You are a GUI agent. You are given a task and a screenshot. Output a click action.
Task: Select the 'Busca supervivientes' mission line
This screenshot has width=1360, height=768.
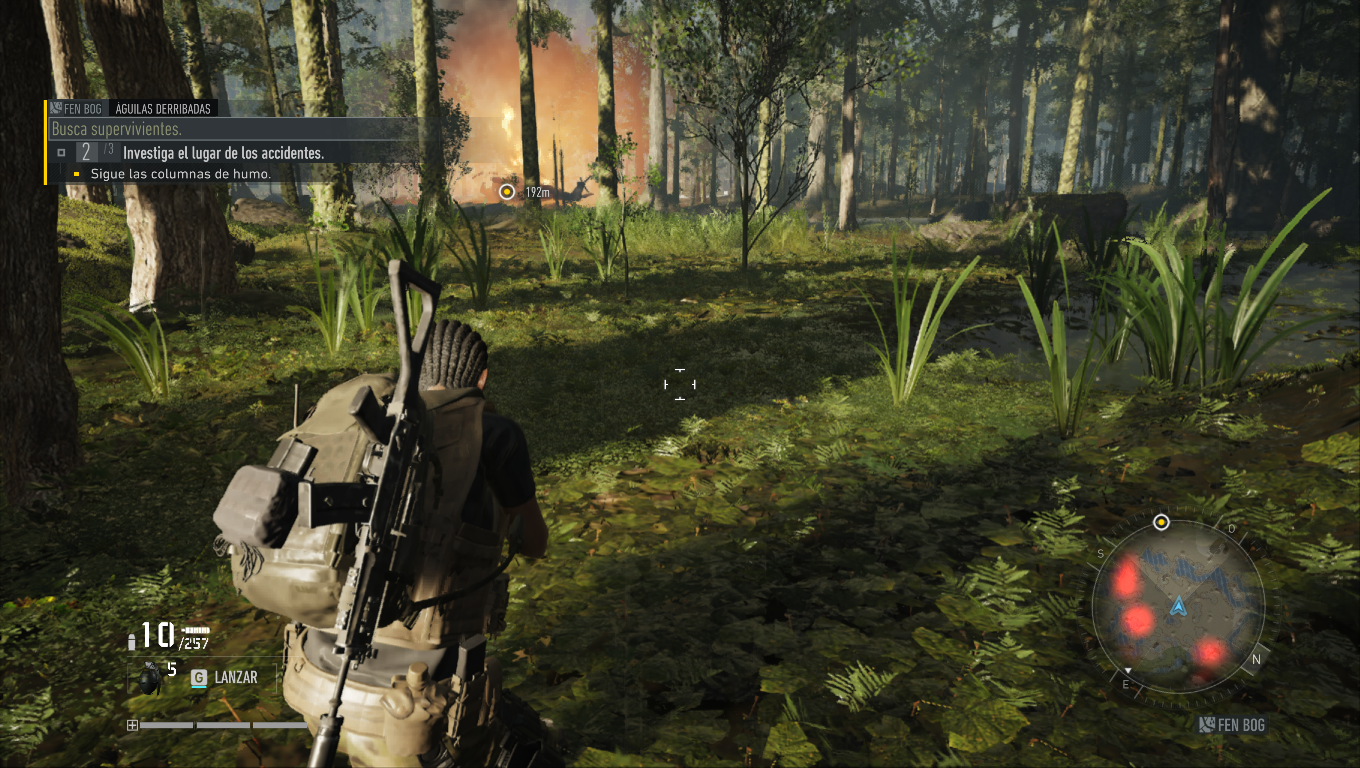(x=116, y=130)
